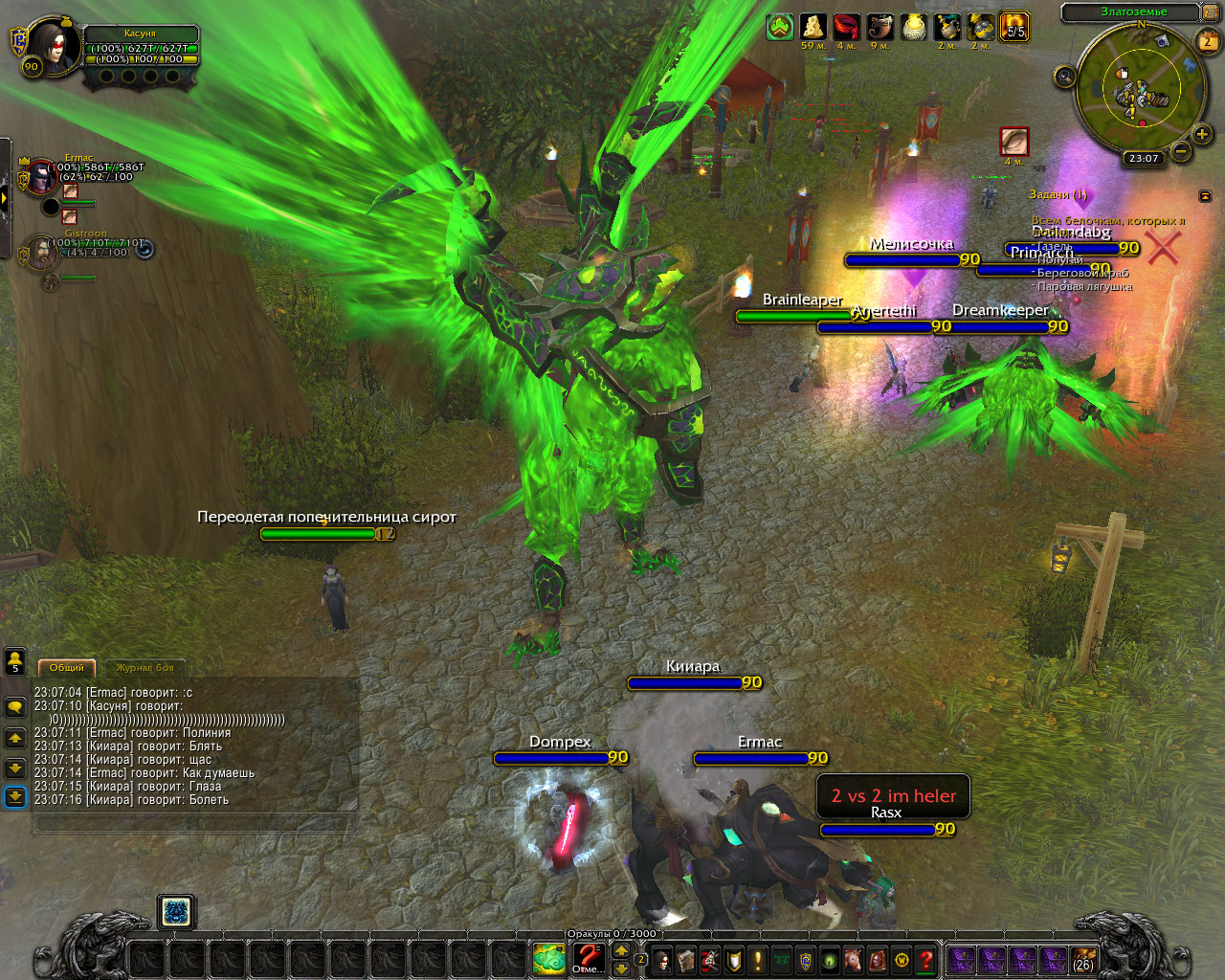Open the red question mark help button
Image resolution: width=1225 pixels, height=980 pixels.
pos(925,958)
